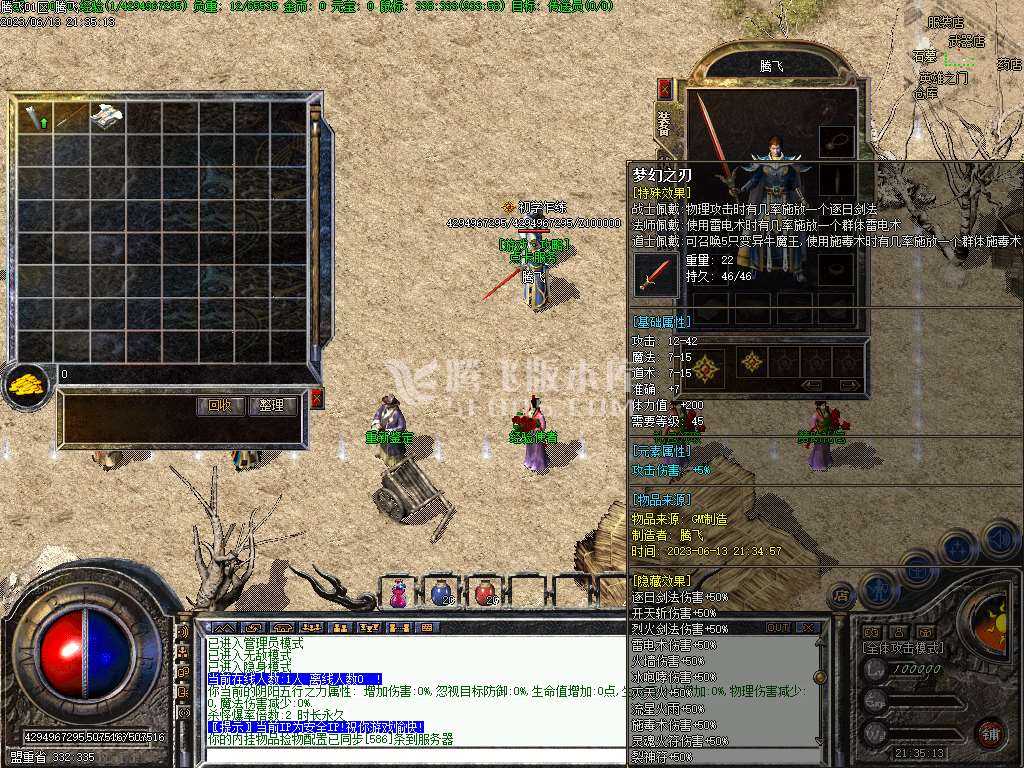Open the 店 store round button

tap(842, 594)
